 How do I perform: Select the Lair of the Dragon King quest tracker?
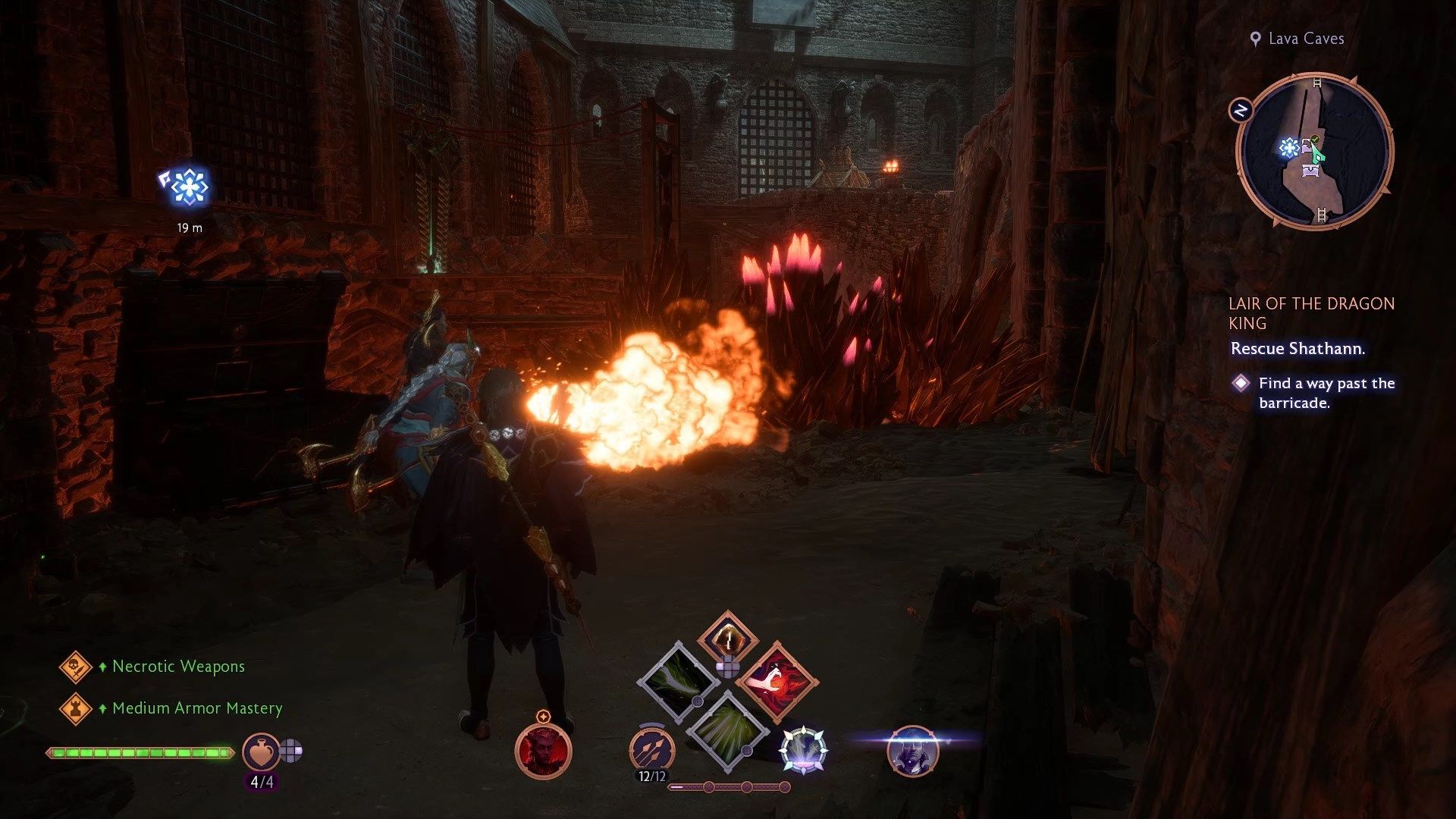(1310, 313)
